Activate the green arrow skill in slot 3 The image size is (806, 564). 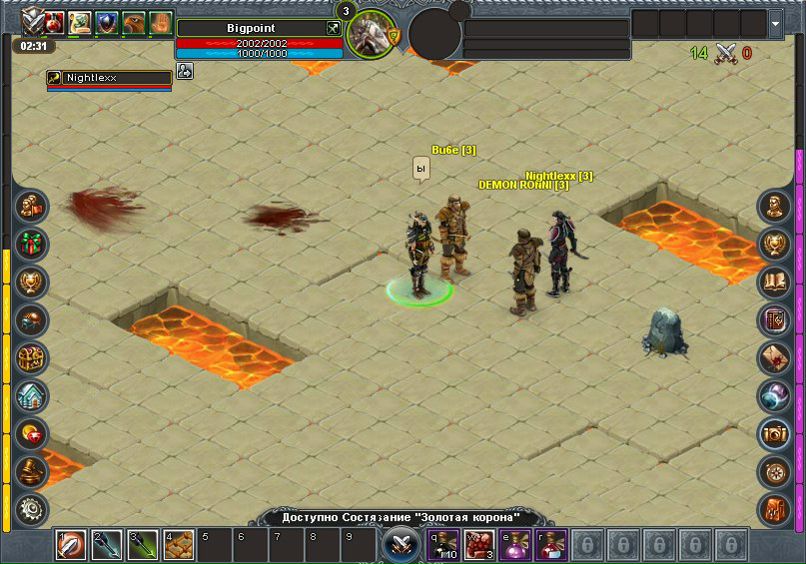(143, 545)
